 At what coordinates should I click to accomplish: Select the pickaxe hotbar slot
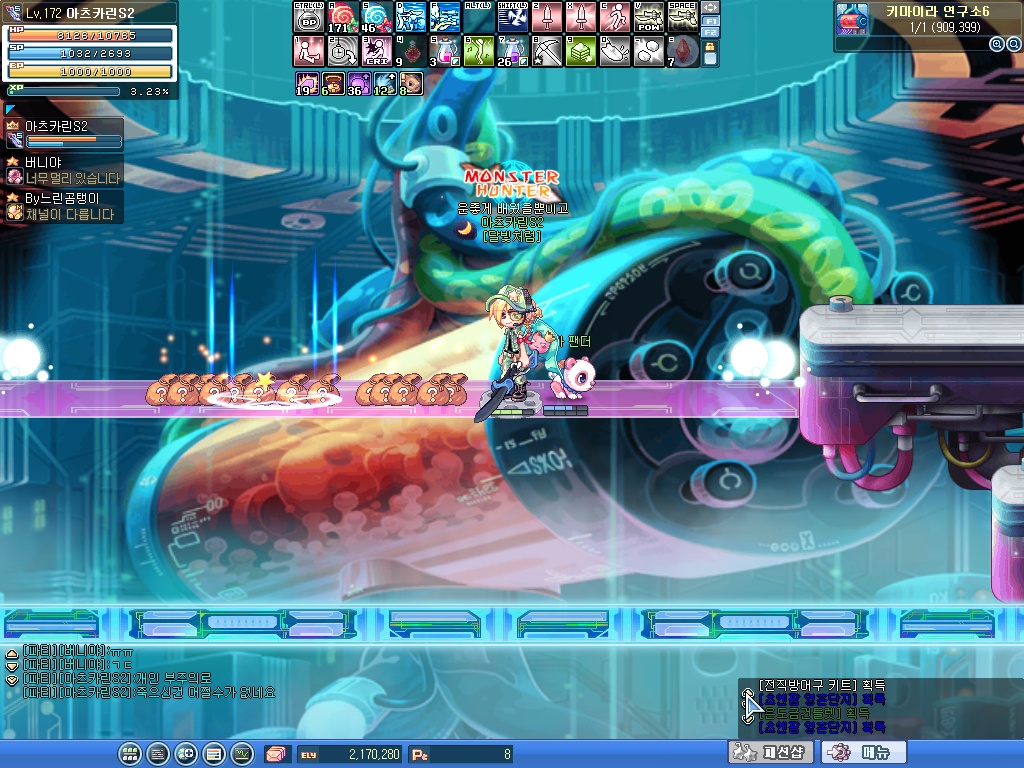click(x=546, y=51)
